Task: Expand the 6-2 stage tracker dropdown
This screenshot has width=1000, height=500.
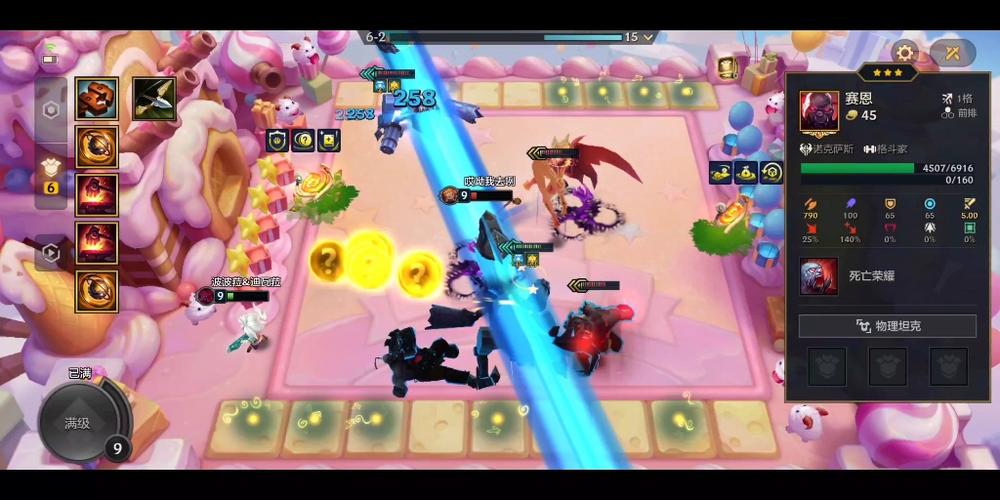Action: (x=651, y=37)
